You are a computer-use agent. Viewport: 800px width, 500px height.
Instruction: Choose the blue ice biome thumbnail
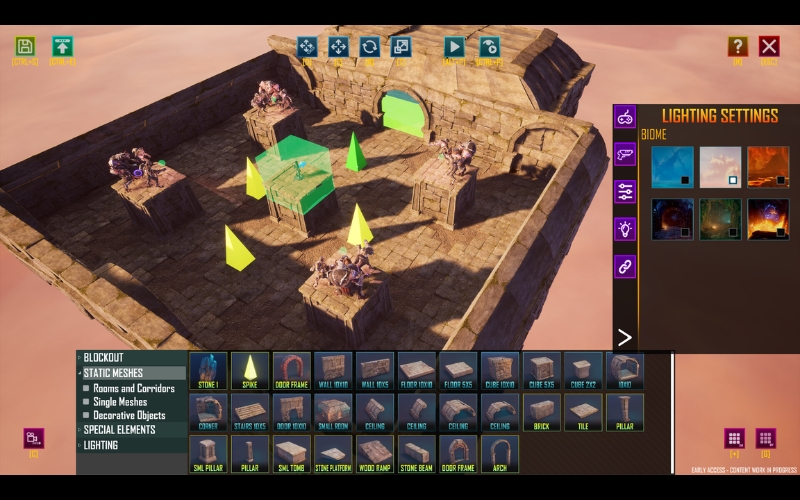tap(673, 167)
